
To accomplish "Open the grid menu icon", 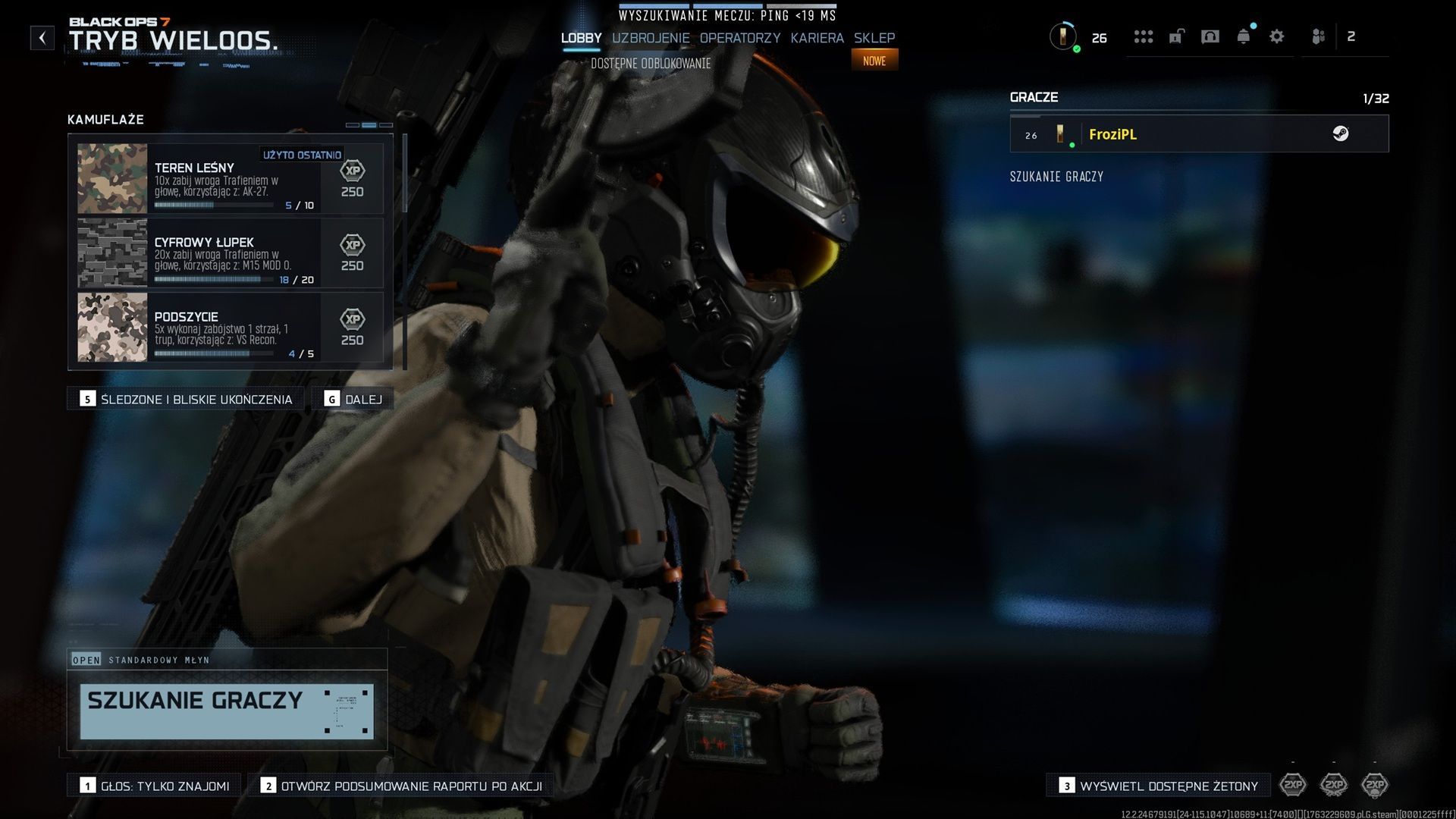I will (1143, 36).
